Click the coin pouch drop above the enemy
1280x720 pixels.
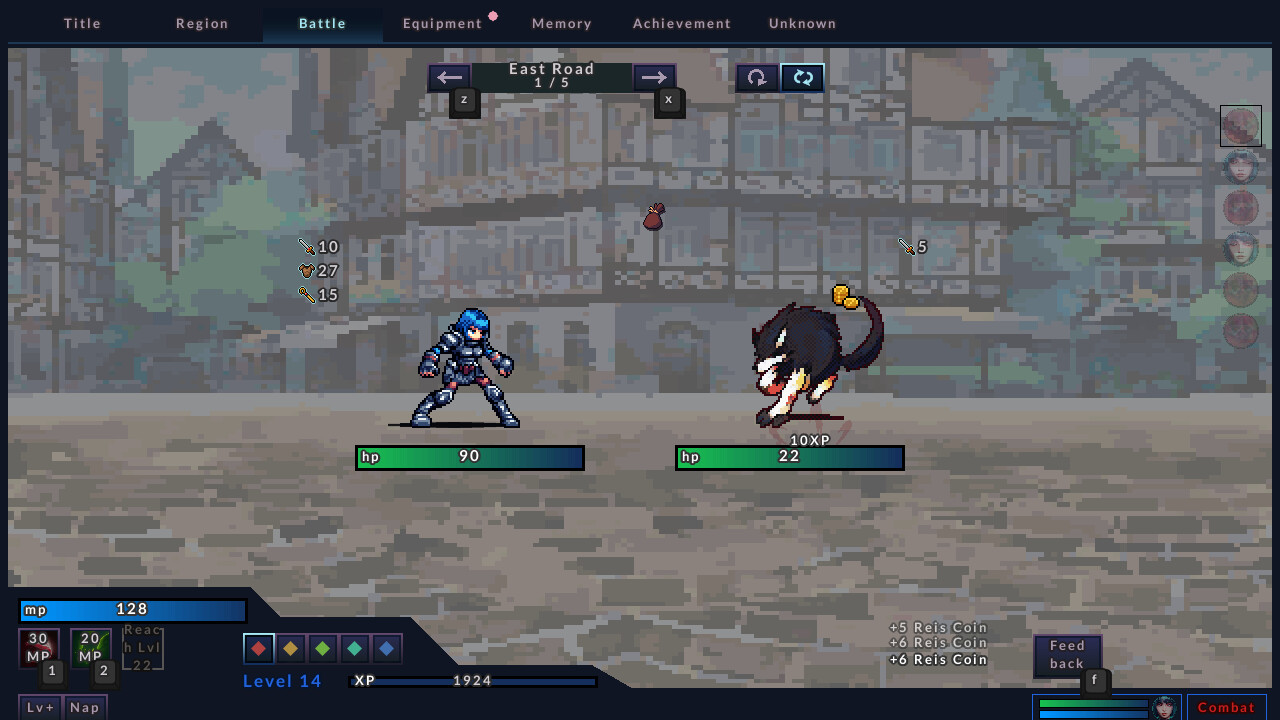click(x=652, y=216)
